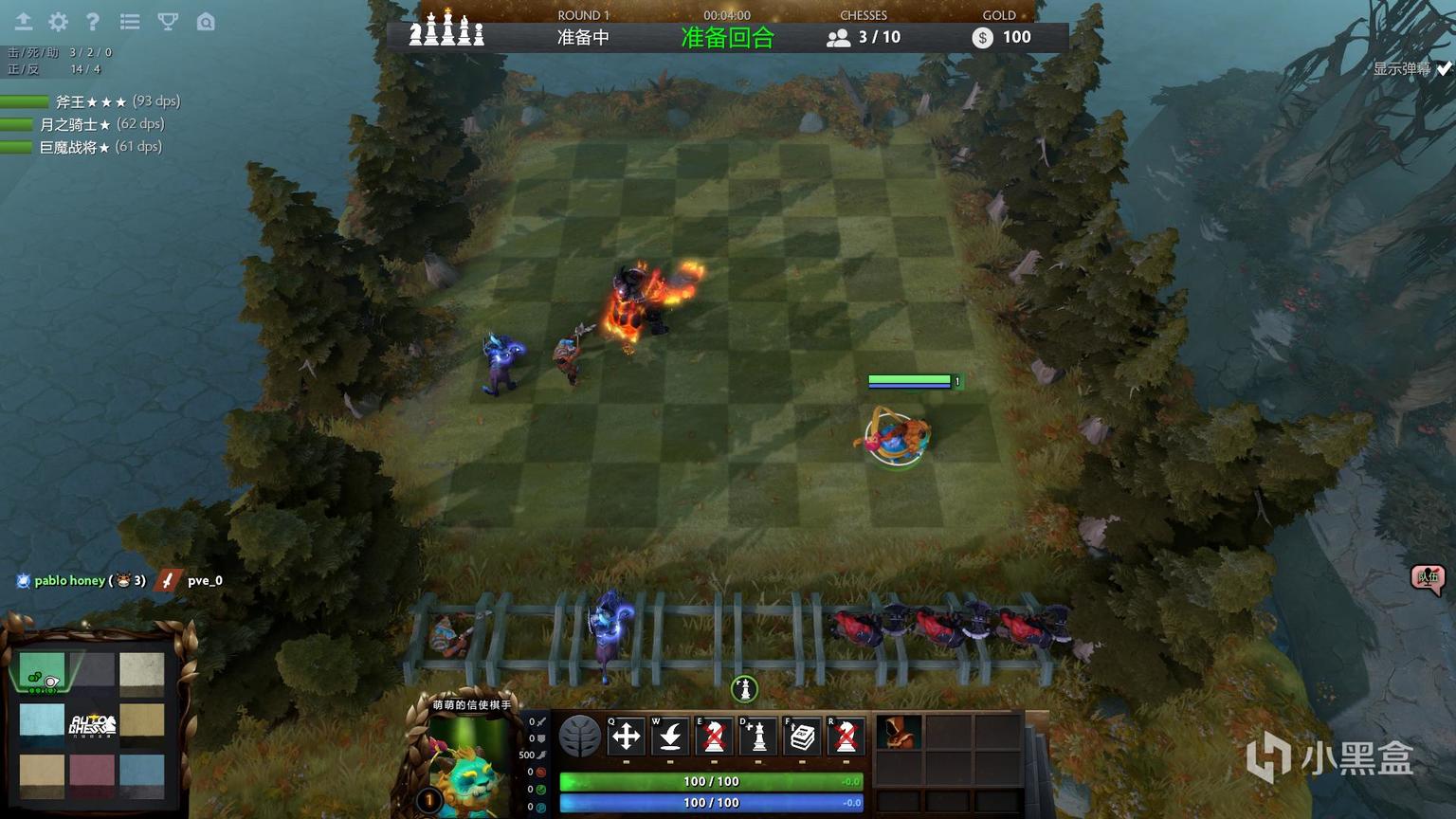1456x819 pixels.
Task: Select the Q movement ability icon
Action: [626, 737]
